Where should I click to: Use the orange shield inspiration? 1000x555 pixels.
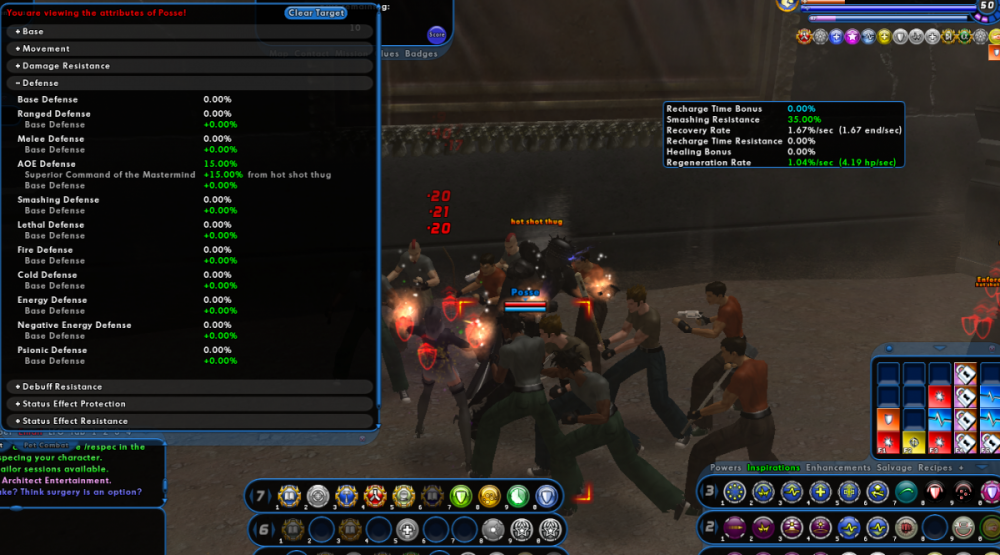click(x=889, y=420)
